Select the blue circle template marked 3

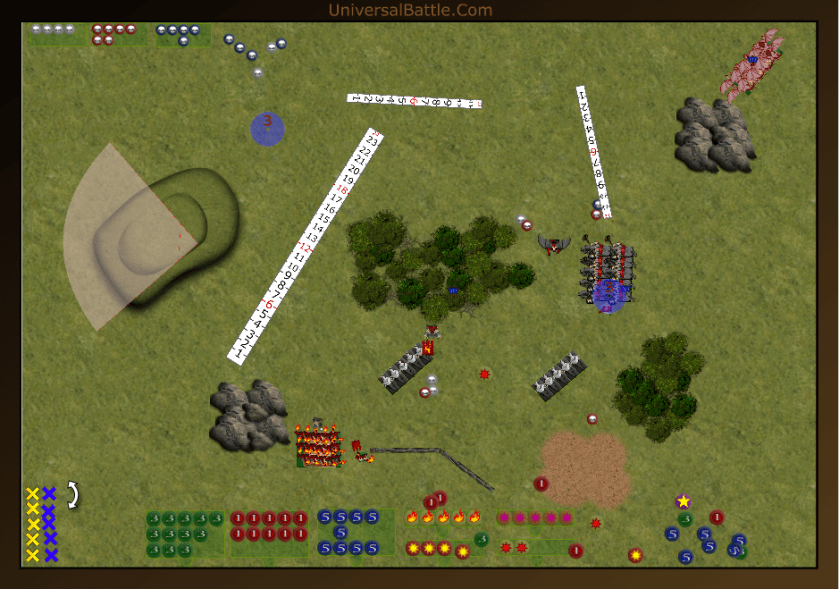(x=267, y=128)
